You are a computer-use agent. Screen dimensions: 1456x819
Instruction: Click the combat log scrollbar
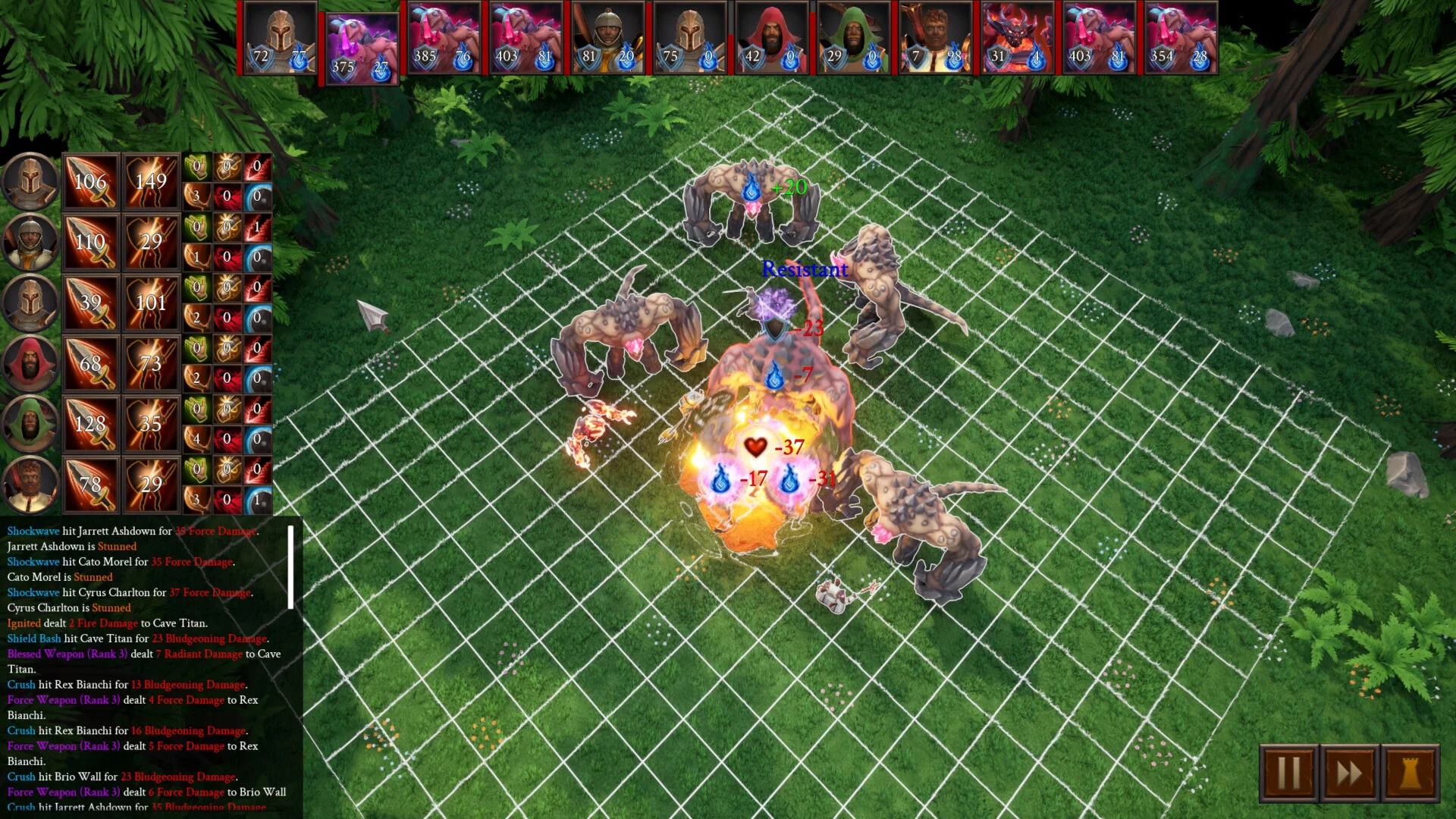(290, 566)
